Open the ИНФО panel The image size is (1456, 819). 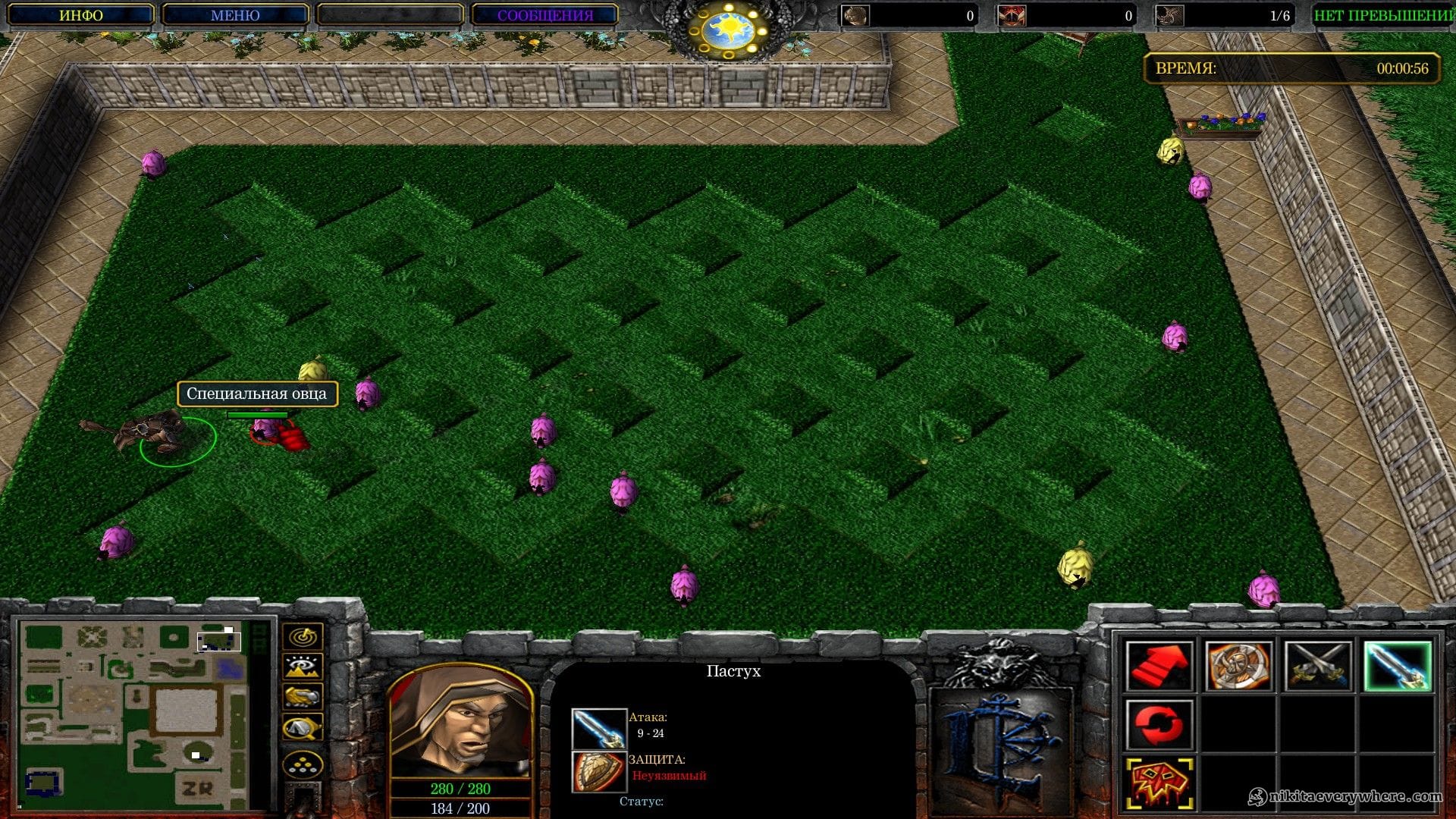point(80,15)
